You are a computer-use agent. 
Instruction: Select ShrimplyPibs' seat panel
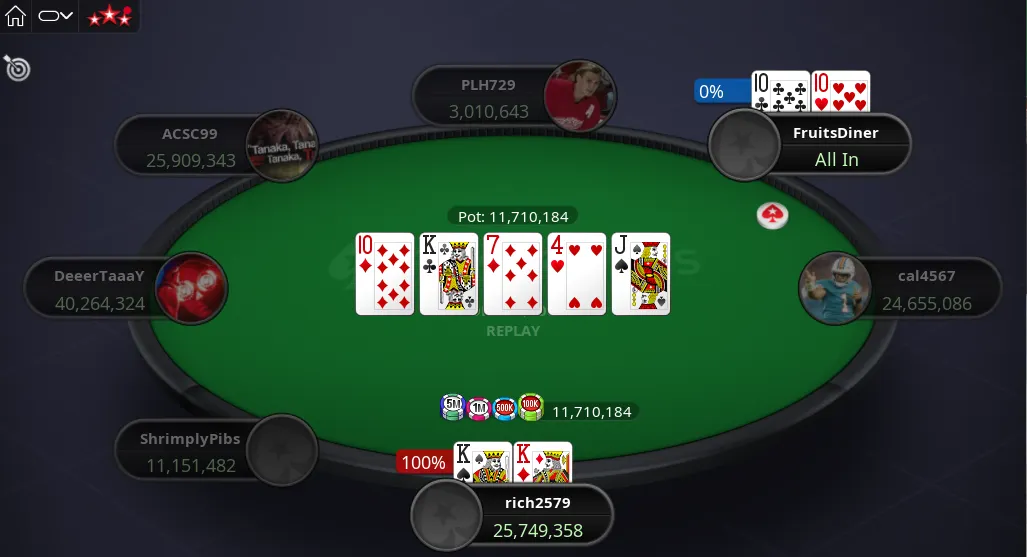[x=190, y=453]
